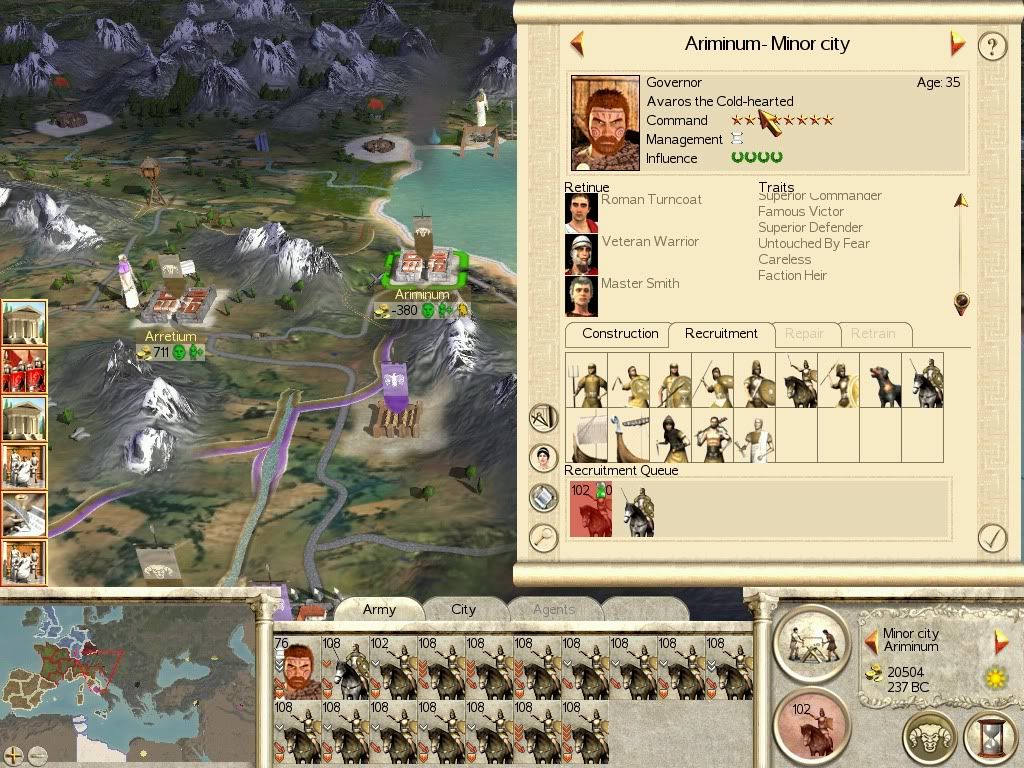Click governor Avaros's portrait
Viewport: 1024px width, 768px height.
[x=605, y=122]
